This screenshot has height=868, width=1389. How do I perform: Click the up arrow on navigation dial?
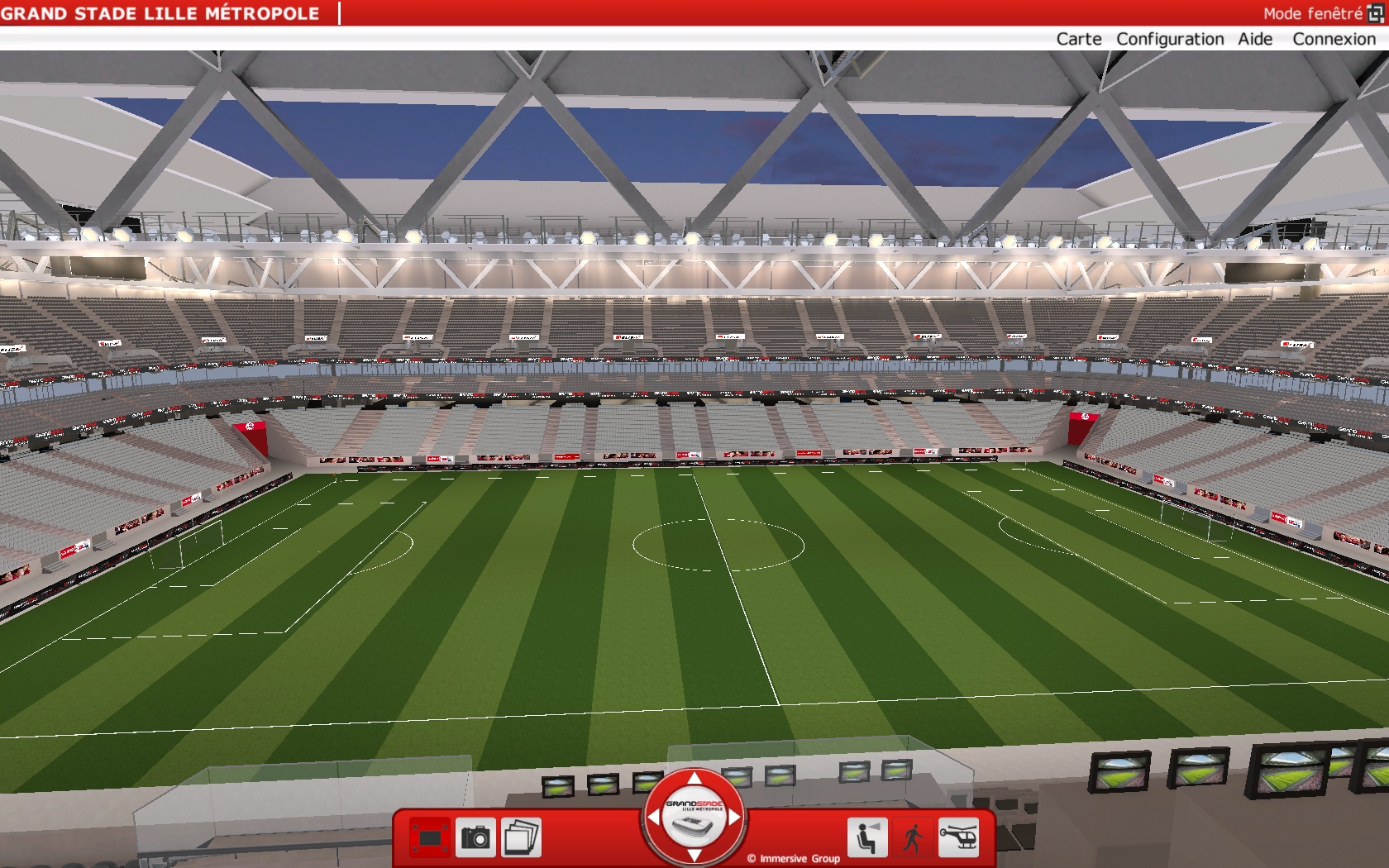coord(694,778)
